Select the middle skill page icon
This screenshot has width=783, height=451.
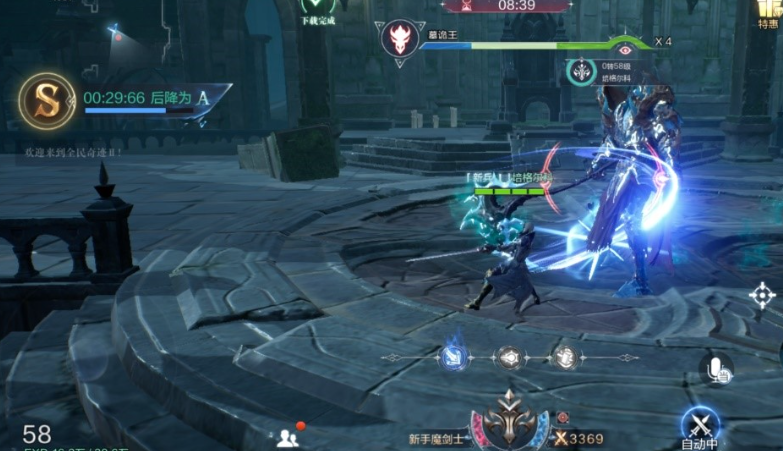(510, 357)
